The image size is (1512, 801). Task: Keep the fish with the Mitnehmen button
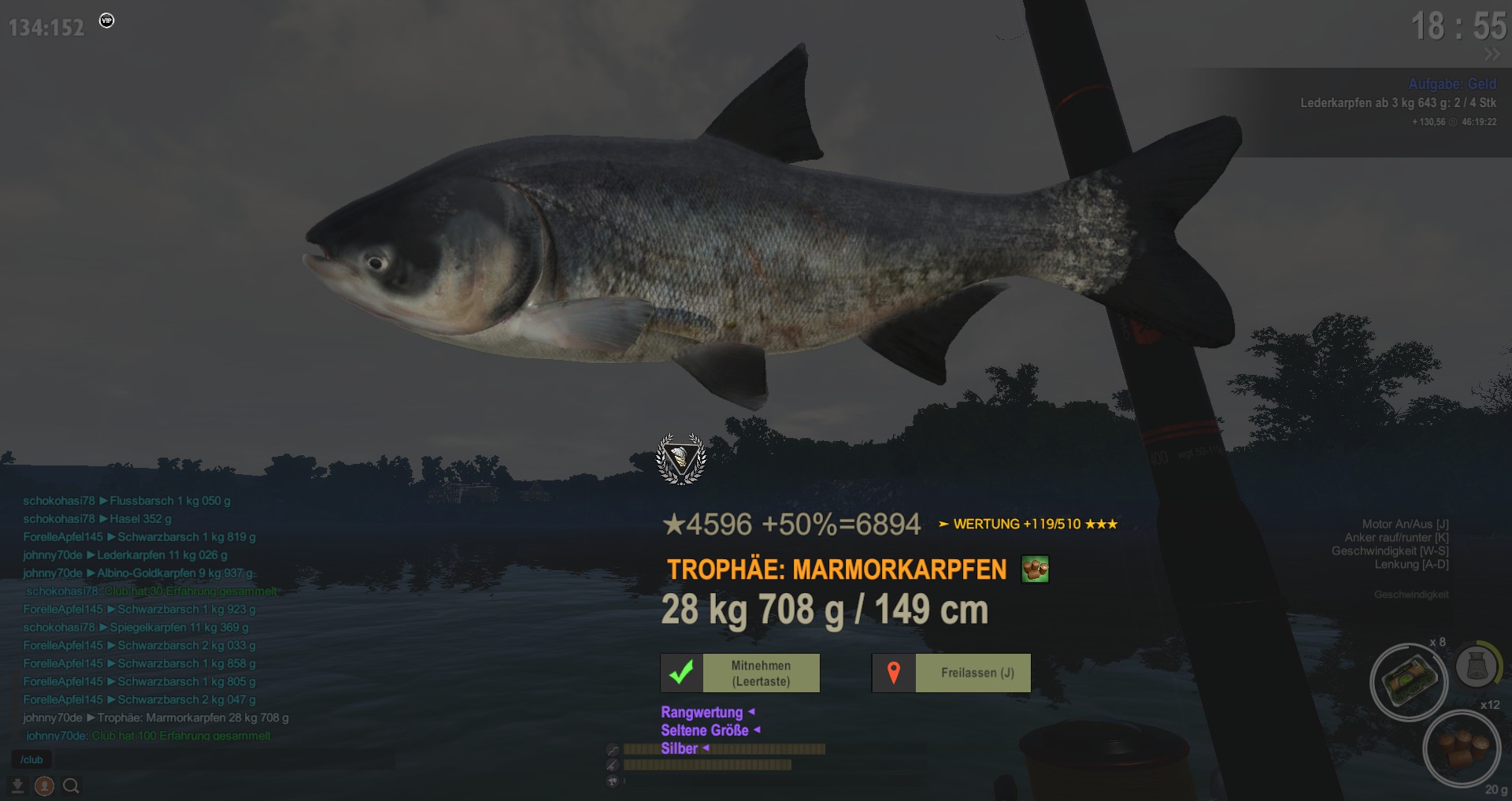(740, 673)
